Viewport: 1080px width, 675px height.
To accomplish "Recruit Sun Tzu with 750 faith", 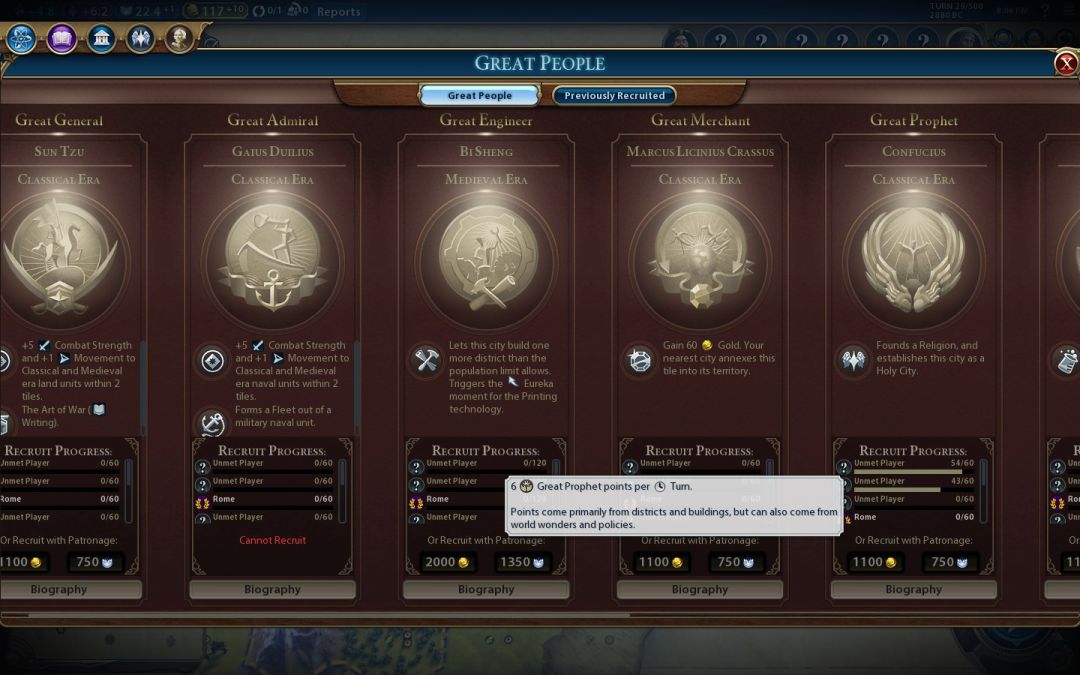I will point(93,562).
